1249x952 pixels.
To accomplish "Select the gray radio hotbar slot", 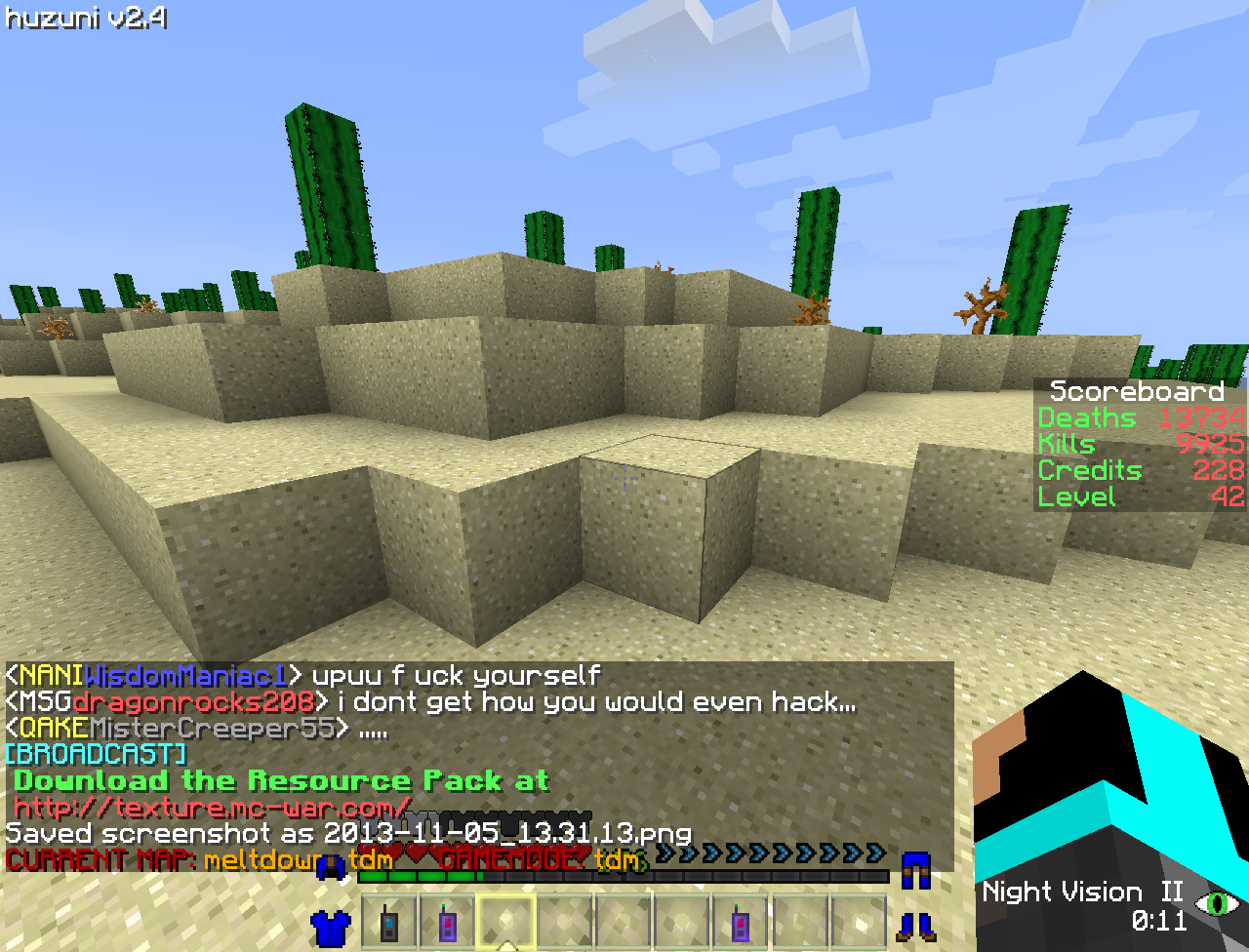I will point(390,922).
